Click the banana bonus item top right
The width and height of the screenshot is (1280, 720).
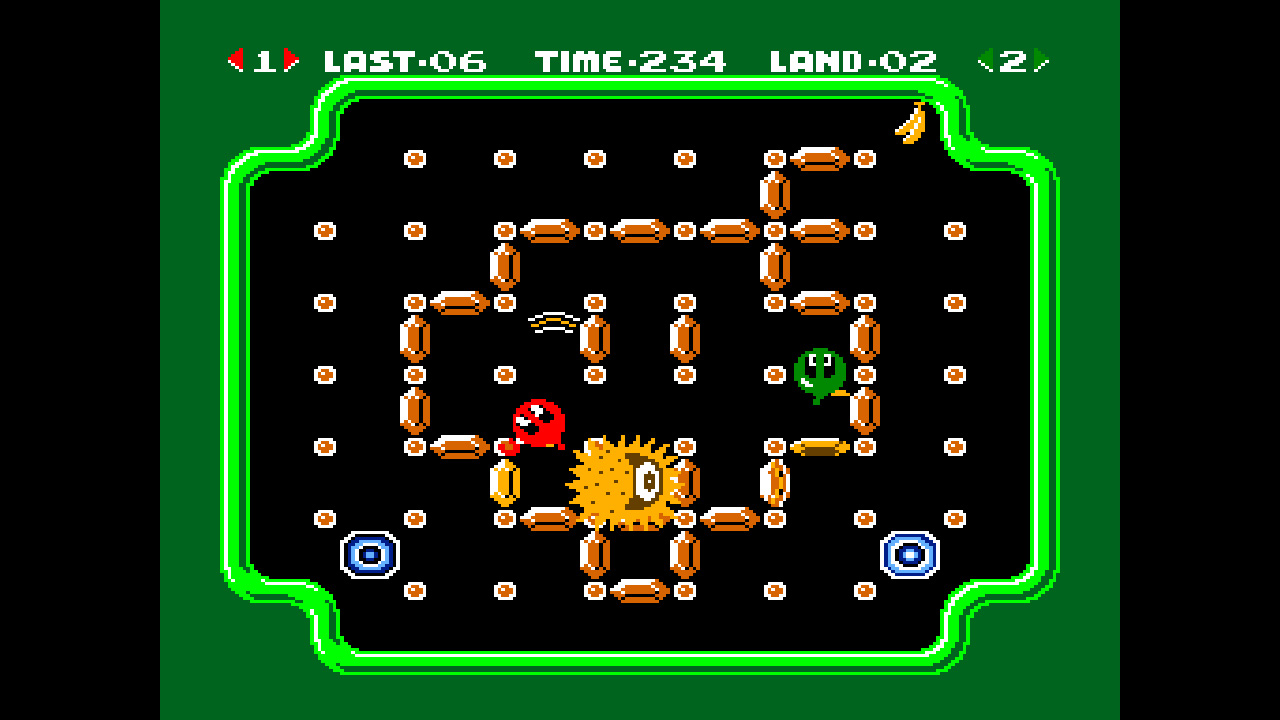point(908,121)
